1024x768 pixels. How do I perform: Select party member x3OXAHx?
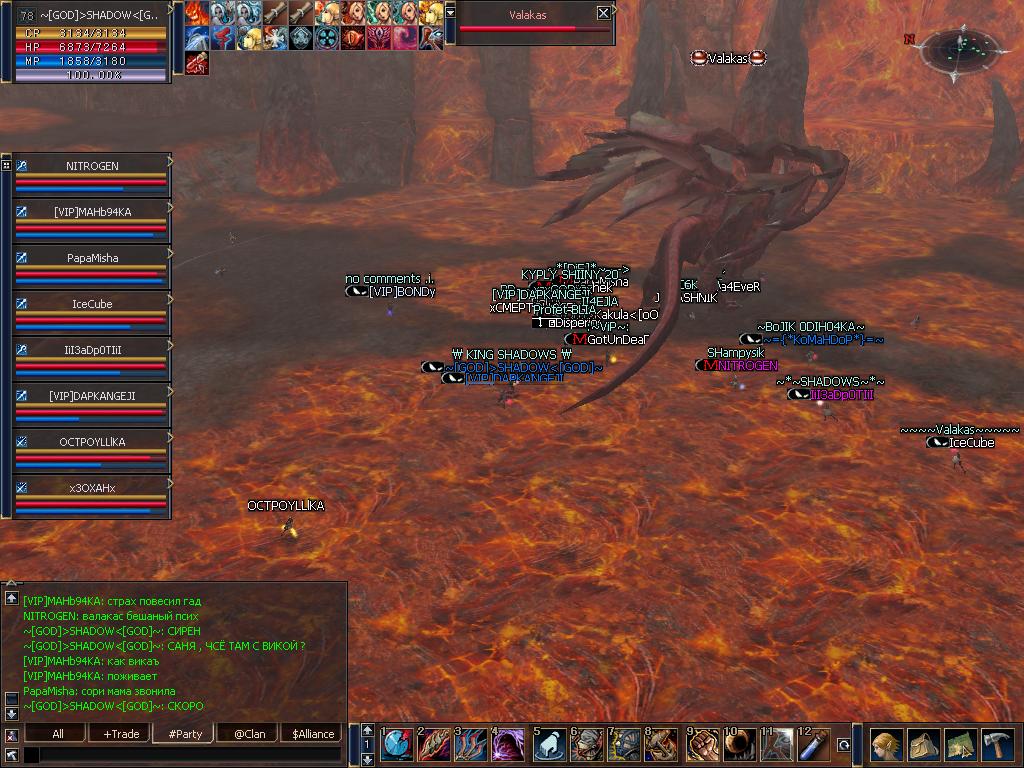[x=92, y=488]
